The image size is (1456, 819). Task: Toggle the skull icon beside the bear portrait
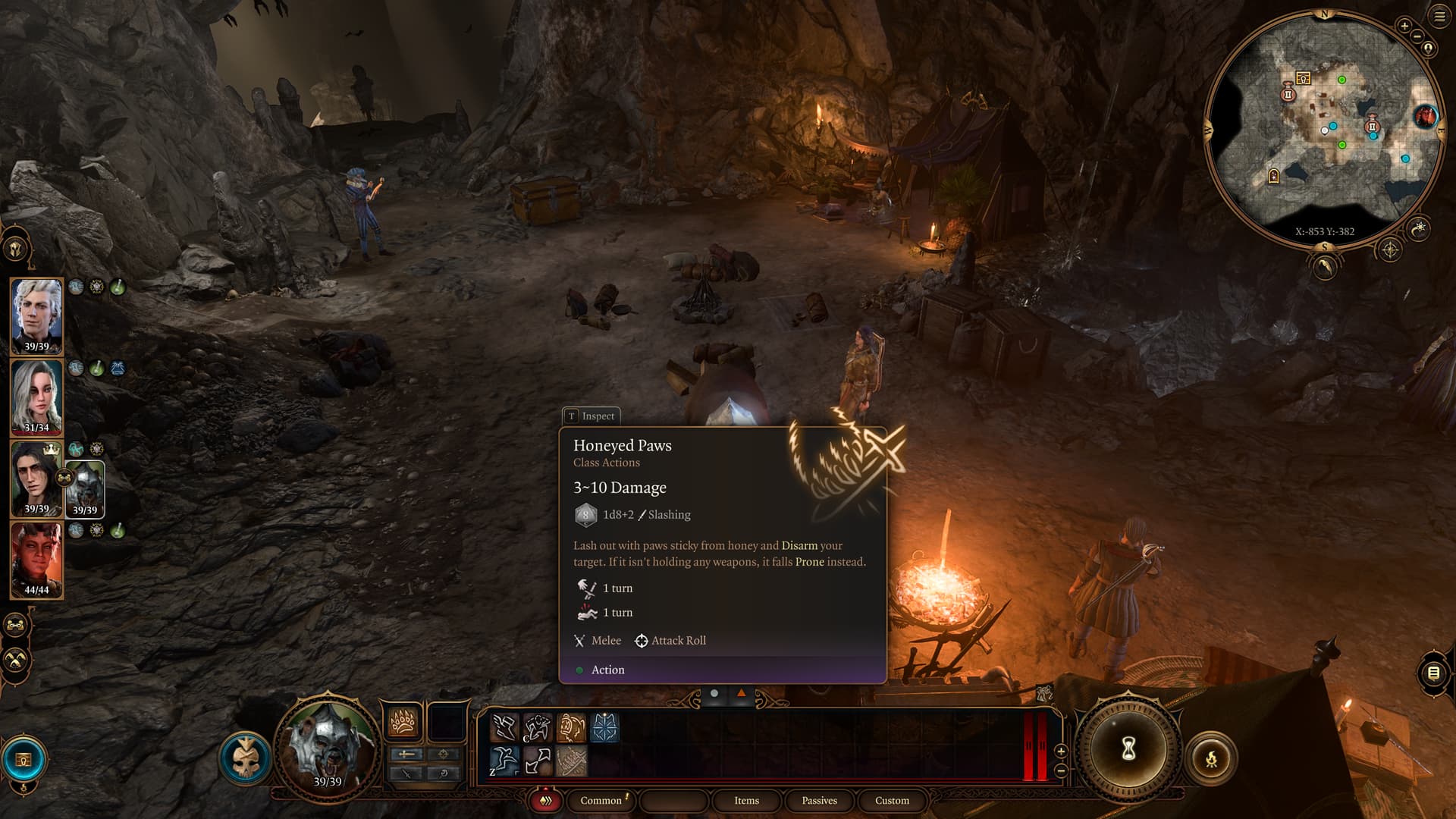(245, 758)
